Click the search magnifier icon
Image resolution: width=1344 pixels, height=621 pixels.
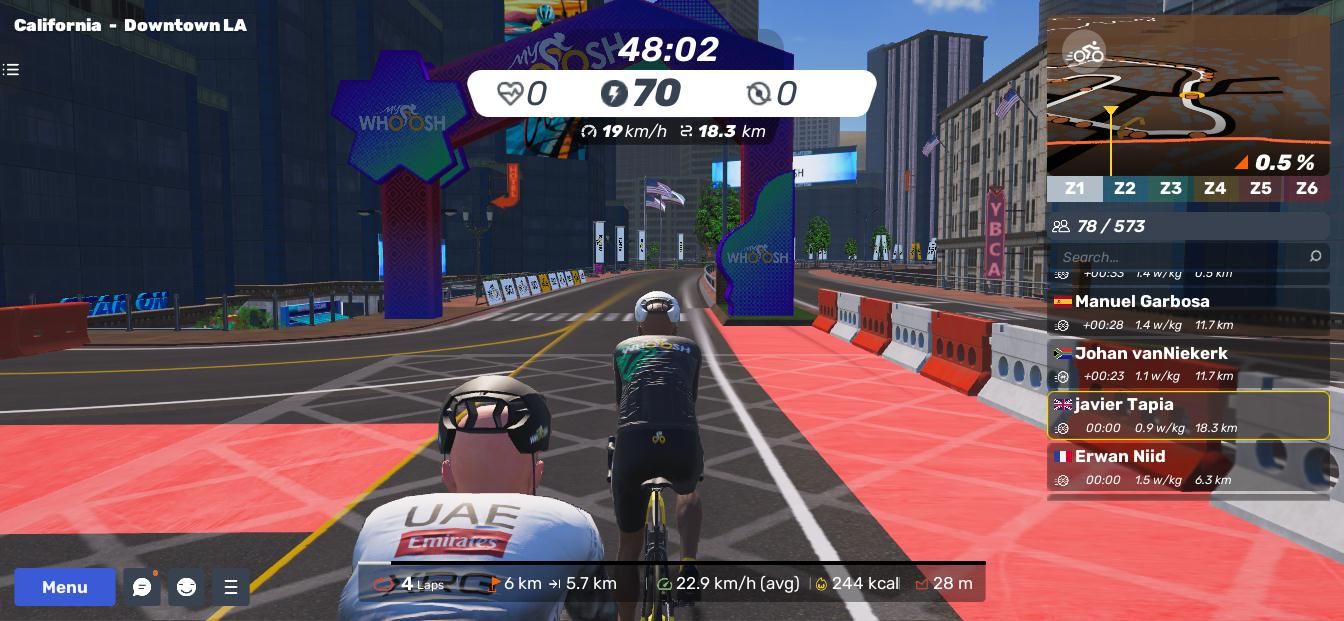[1315, 257]
